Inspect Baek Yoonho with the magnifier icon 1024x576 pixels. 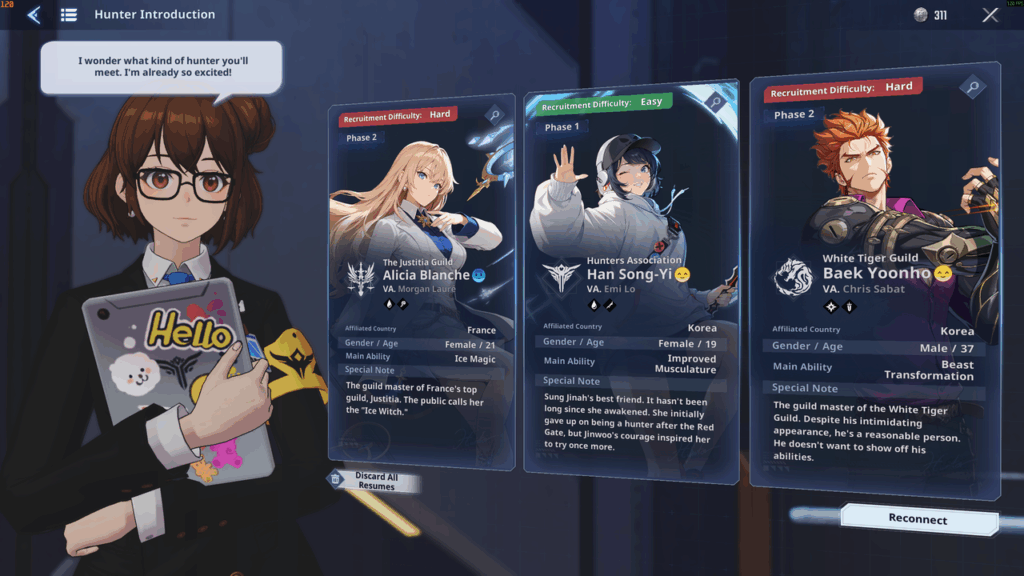click(973, 88)
